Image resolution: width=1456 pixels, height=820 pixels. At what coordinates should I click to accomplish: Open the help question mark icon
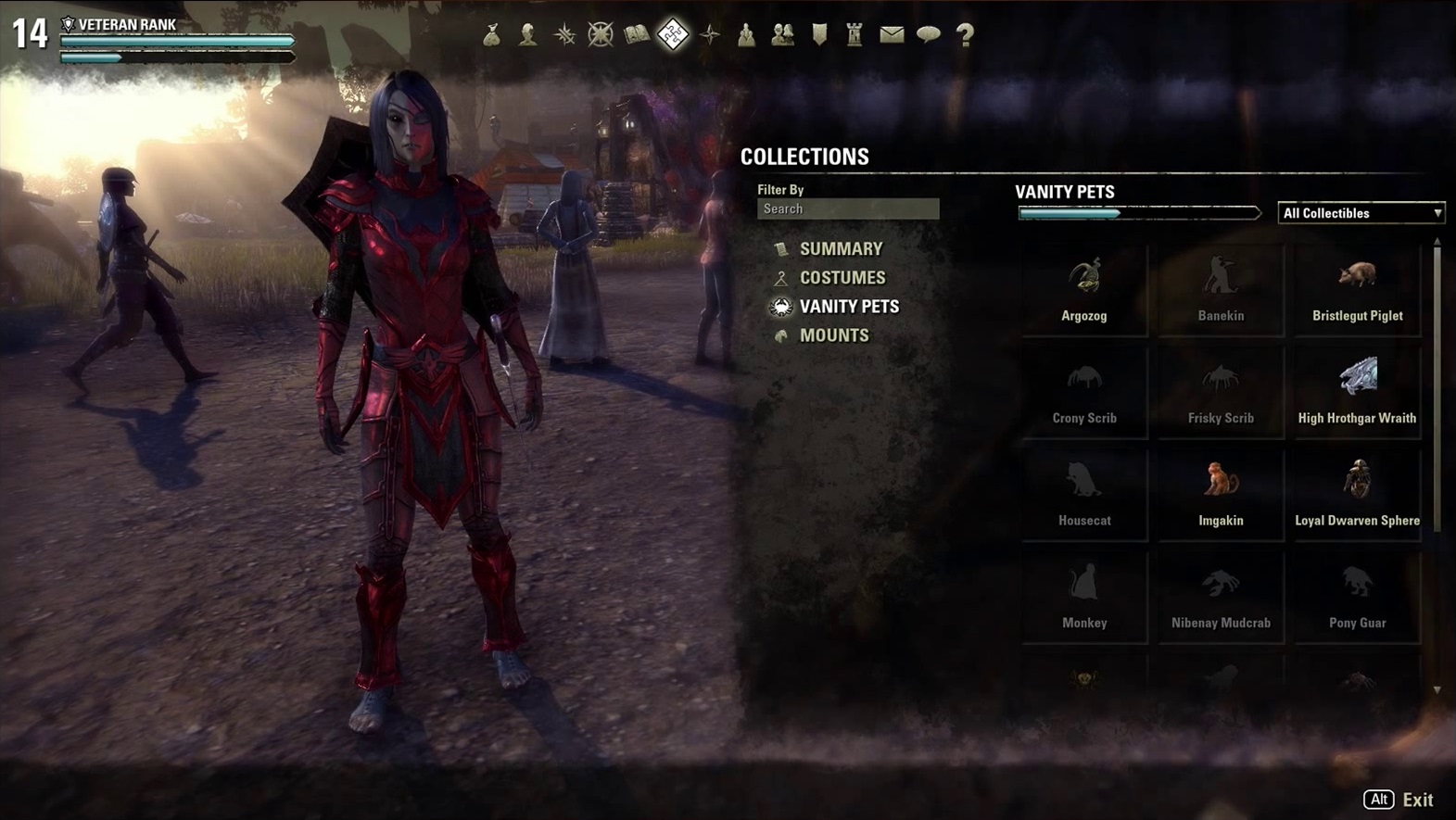coord(965,35)
